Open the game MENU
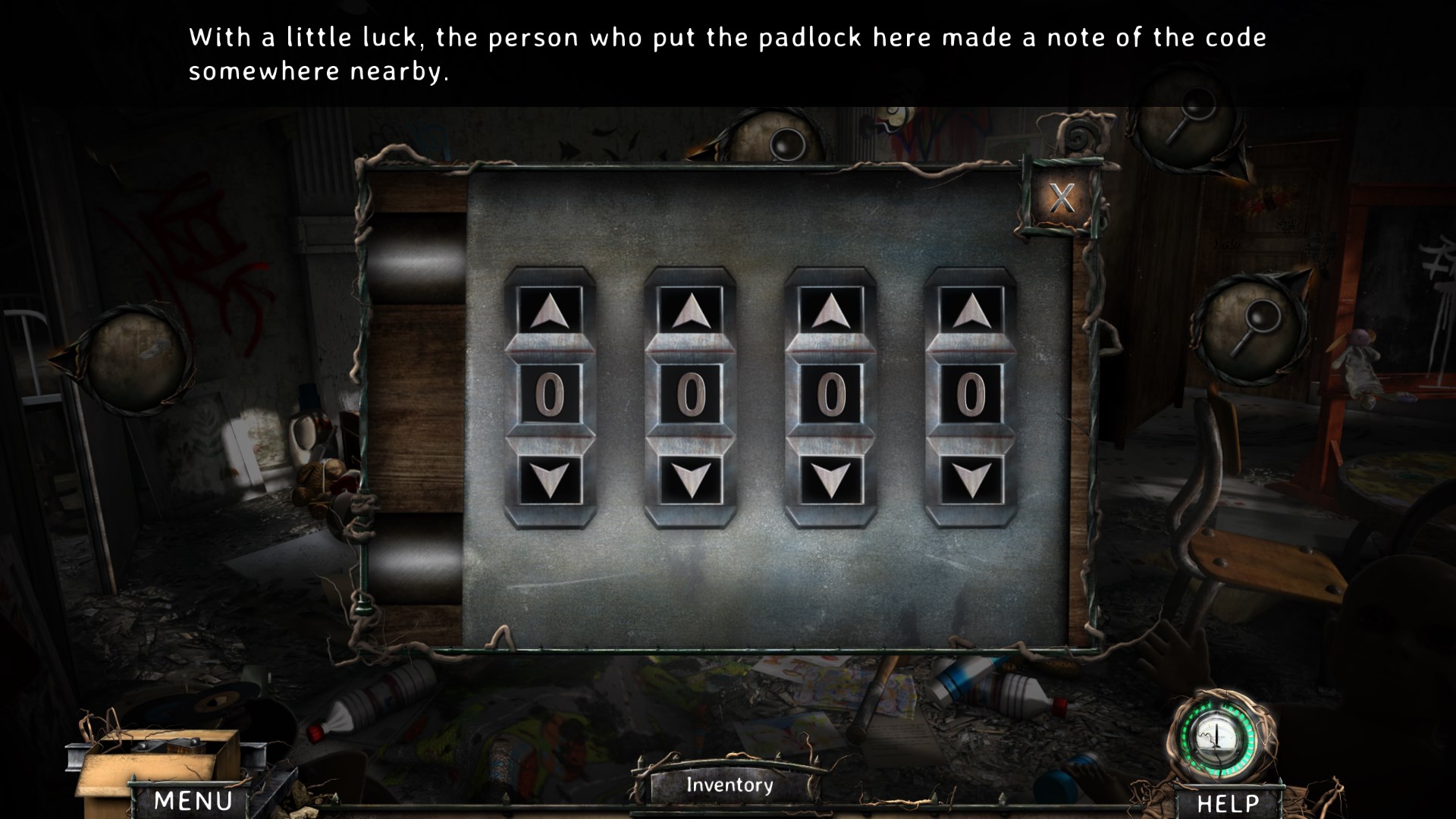Screen dimensions: 1456x819 193,801
